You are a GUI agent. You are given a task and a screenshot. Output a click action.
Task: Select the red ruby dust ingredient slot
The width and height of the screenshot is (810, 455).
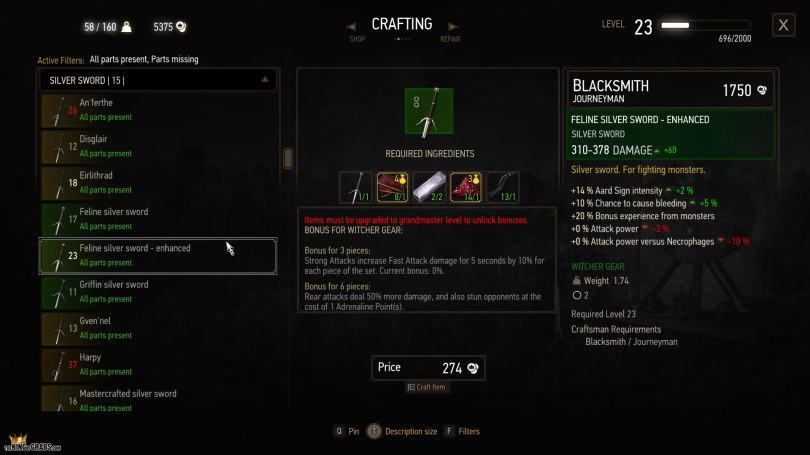(465, 187)
